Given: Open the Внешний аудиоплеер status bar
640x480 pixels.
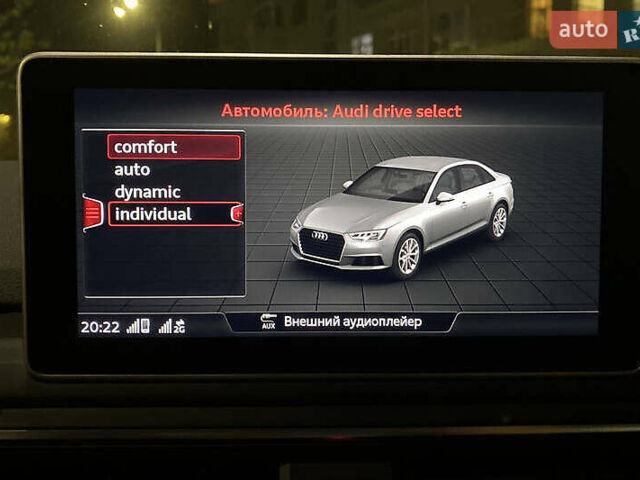Looking at the screenshot, I should tap(341, 322).
